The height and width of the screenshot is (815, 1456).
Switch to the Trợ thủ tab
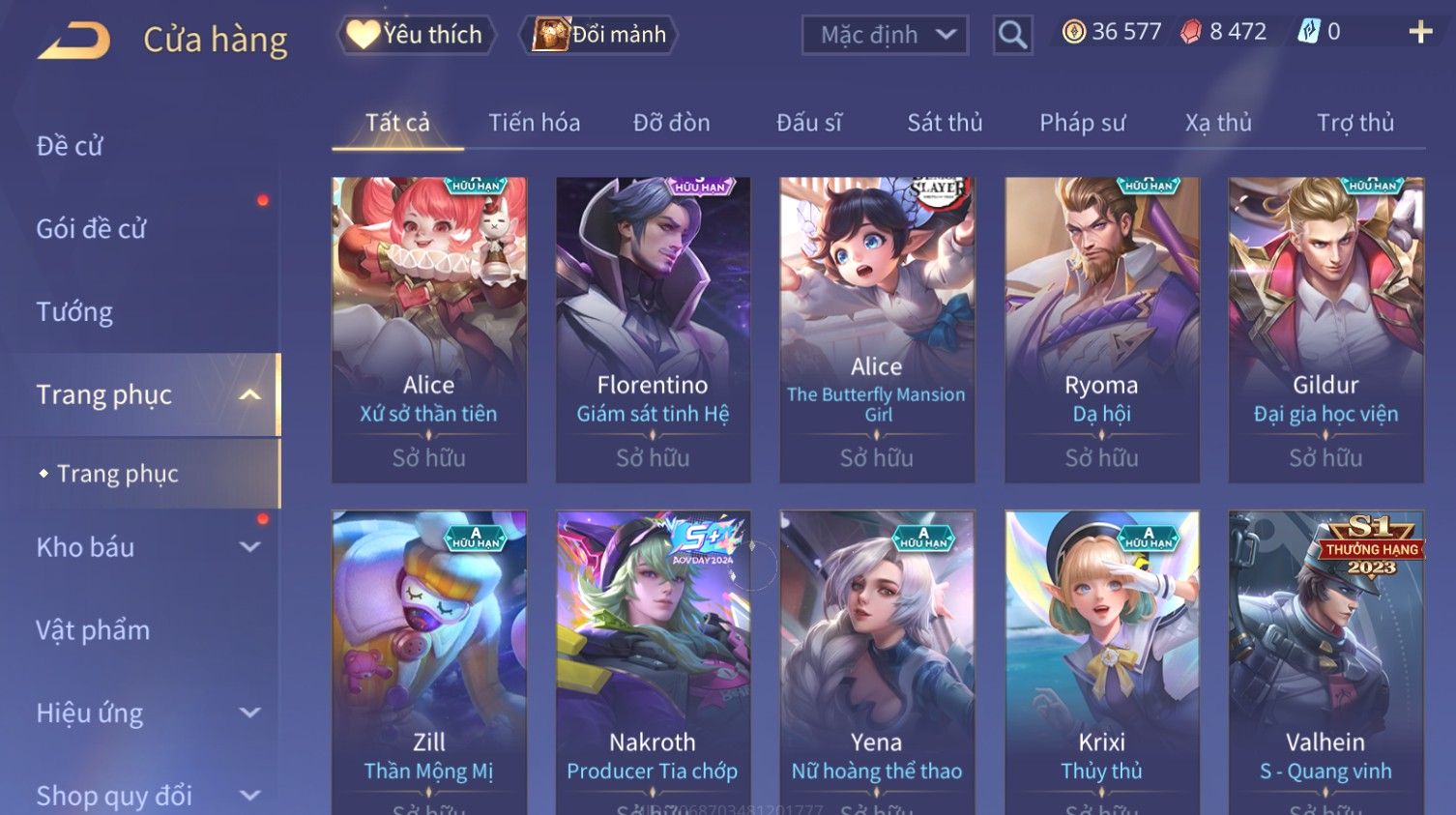(1354, 123)
